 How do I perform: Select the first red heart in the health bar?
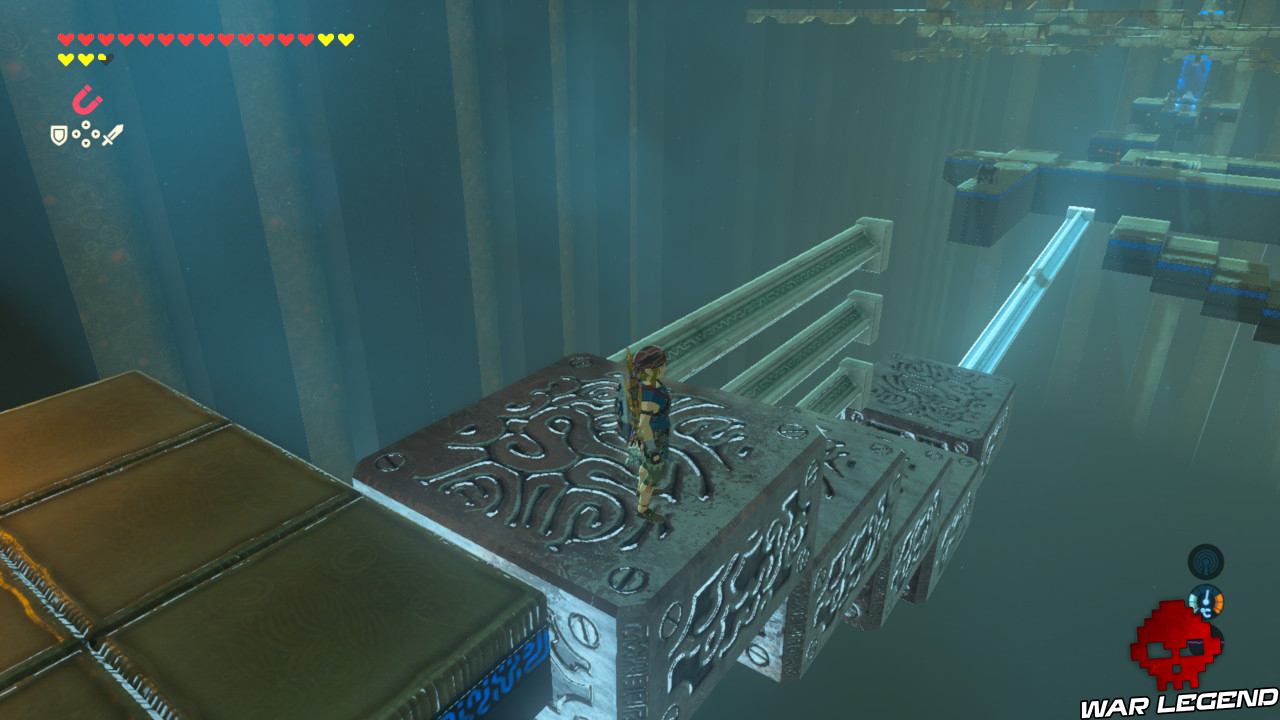point(66,40)
